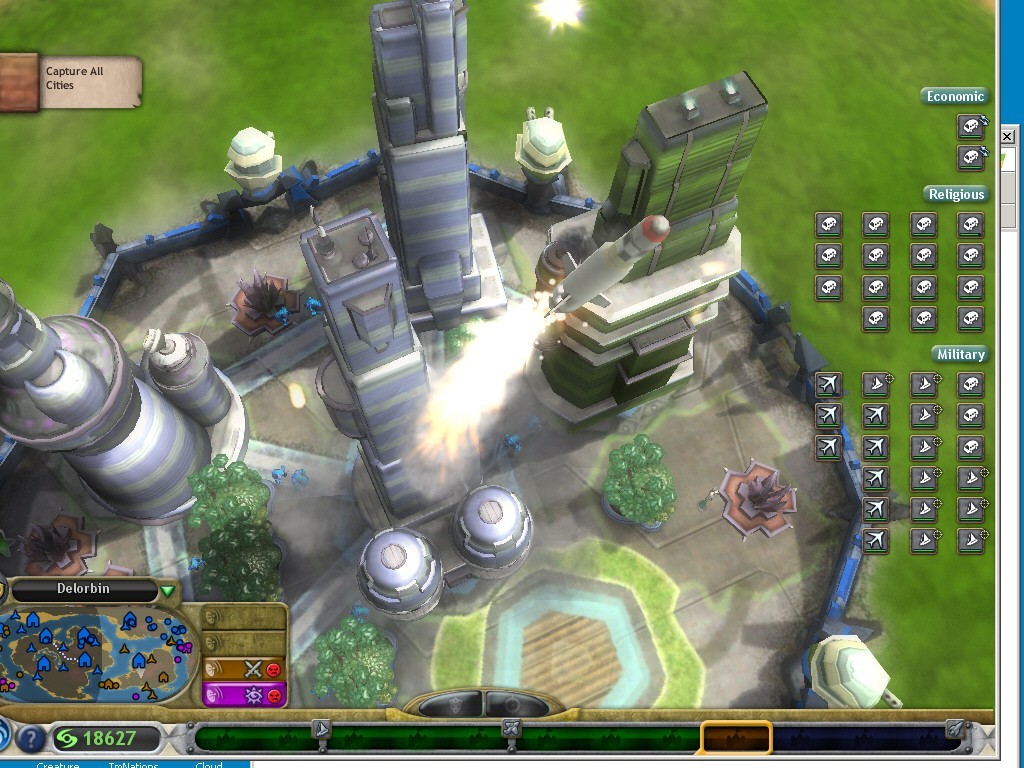Open the orange military nation communication row
The height and width of the screenshot is (768, 1024).
tap(244, 669)
